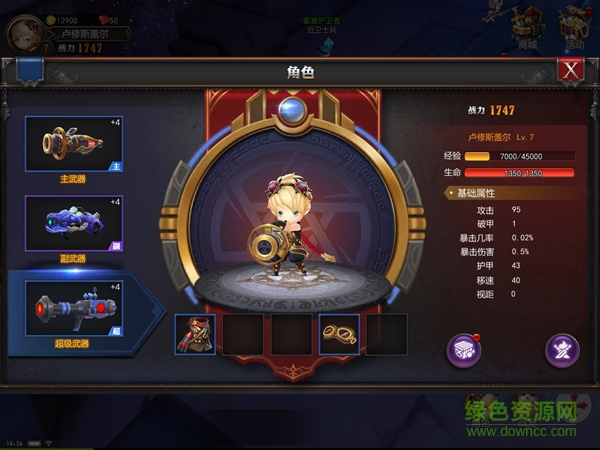Open the purple chest button with red dot
Image resolution: width=600 pixels, height=450 pixels.
(x=464, y=349)
